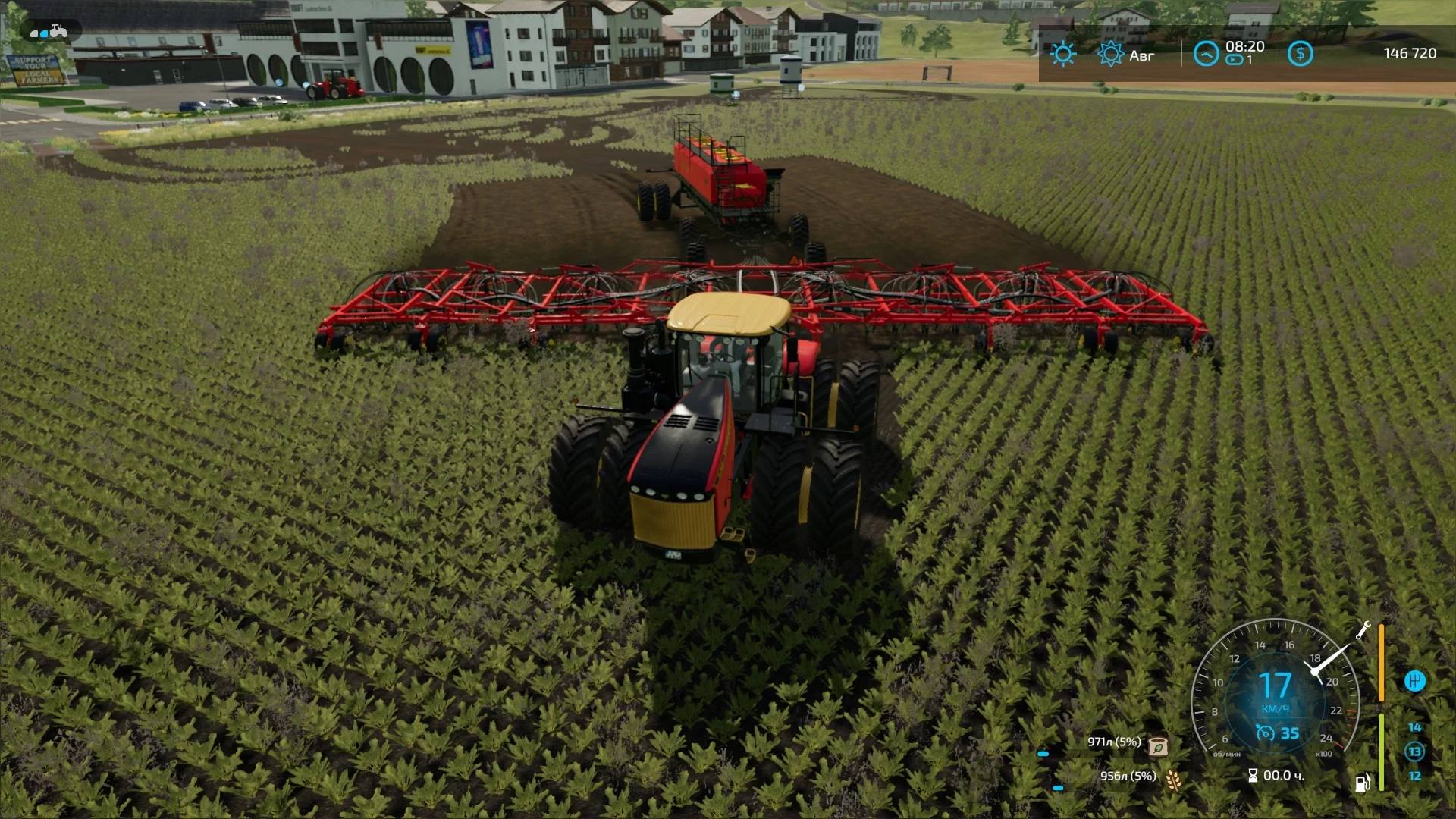This screenshot has height=819, width=1456.
Task: Click the green fuel level bar
Action: click(x=1382, y=749)
